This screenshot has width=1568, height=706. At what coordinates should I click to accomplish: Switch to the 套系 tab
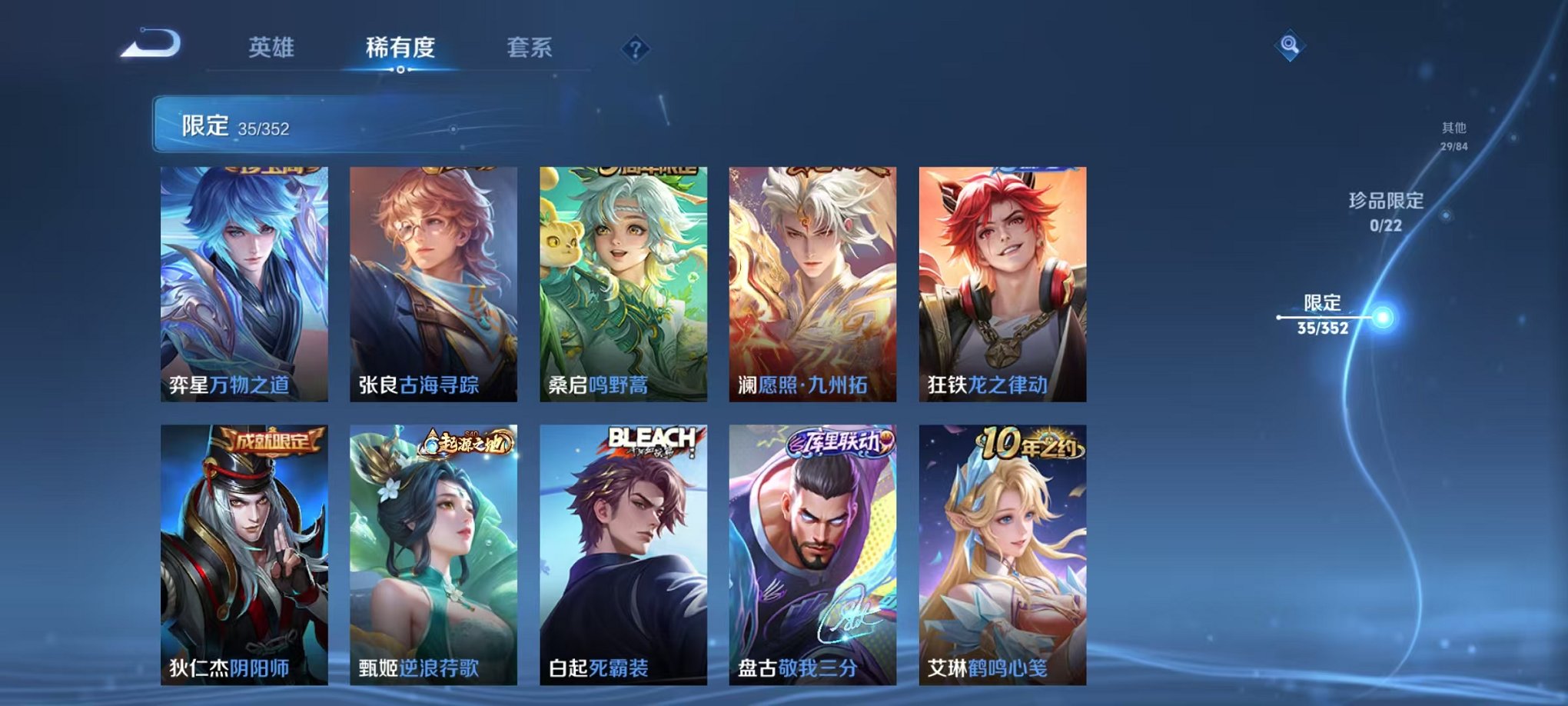[537, 46]
